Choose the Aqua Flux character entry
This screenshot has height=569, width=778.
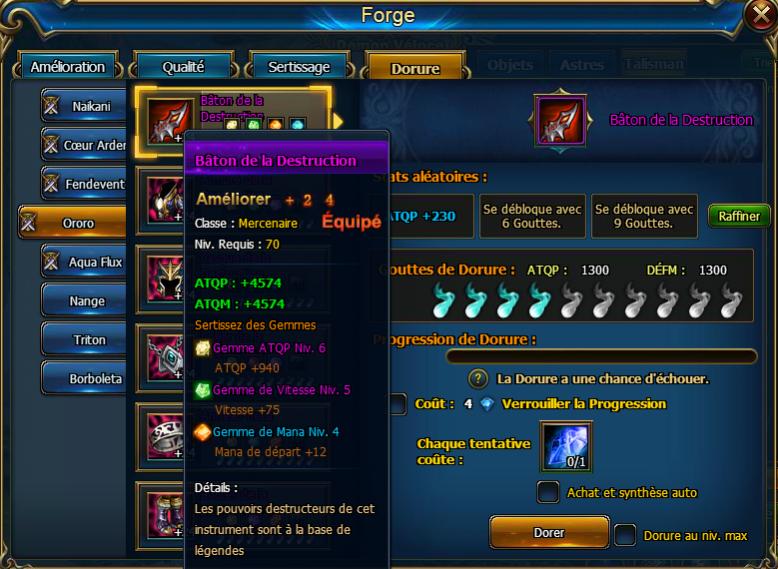(x=84, y=262)
